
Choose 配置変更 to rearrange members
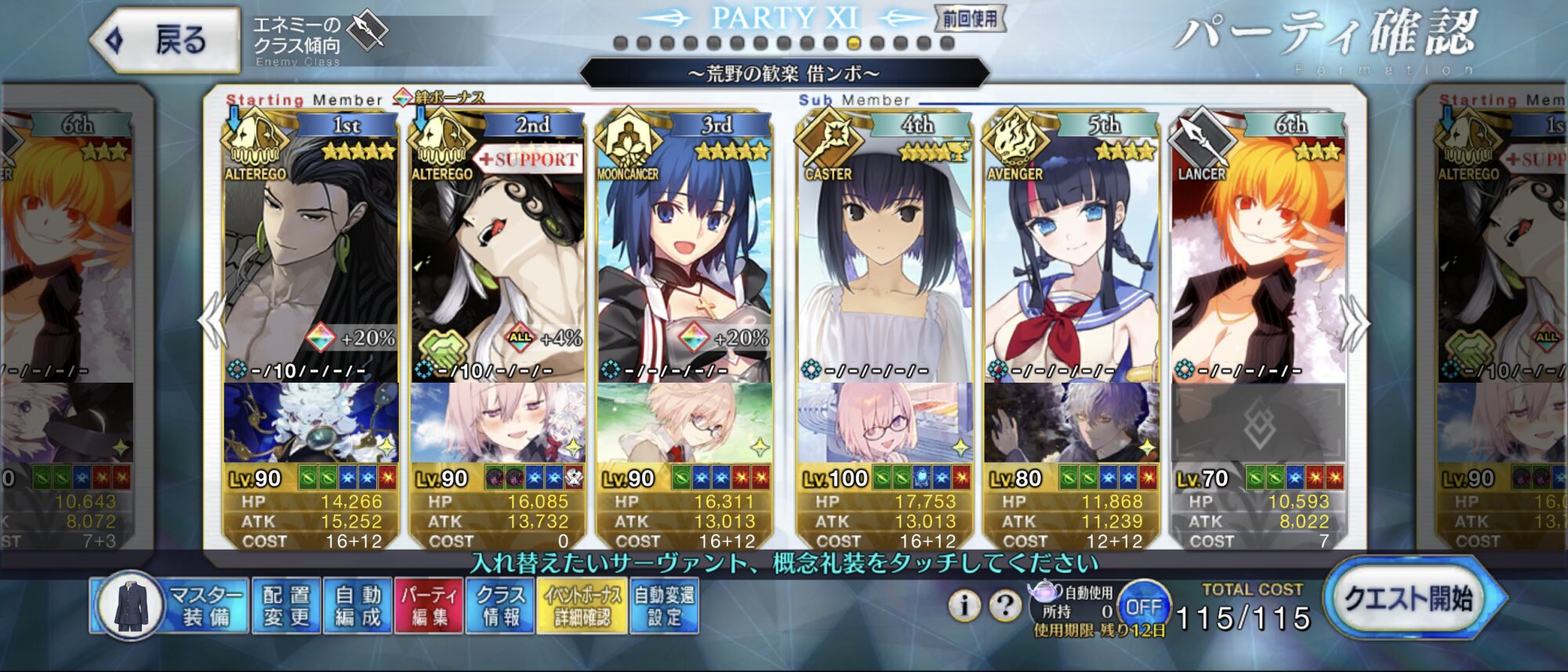(x=286, y=606)
